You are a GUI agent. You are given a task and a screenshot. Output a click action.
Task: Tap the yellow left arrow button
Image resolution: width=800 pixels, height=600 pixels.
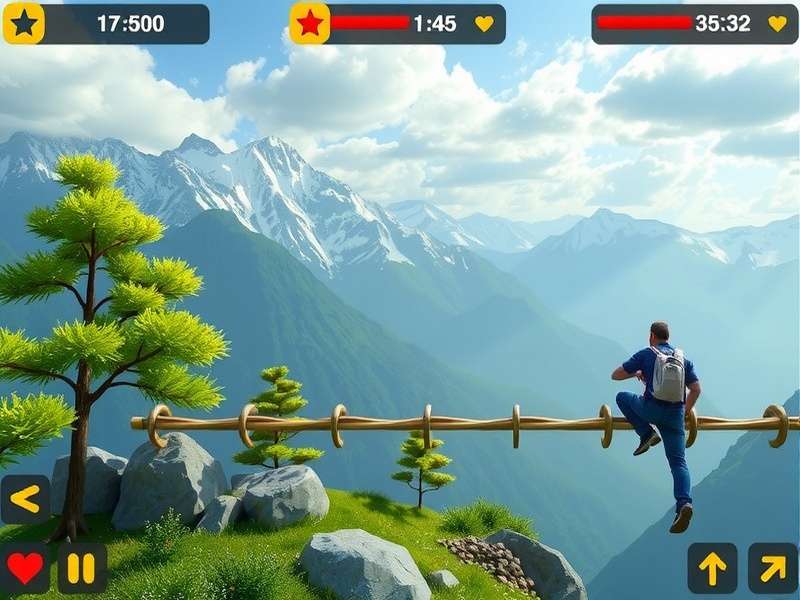pos(25,499)
